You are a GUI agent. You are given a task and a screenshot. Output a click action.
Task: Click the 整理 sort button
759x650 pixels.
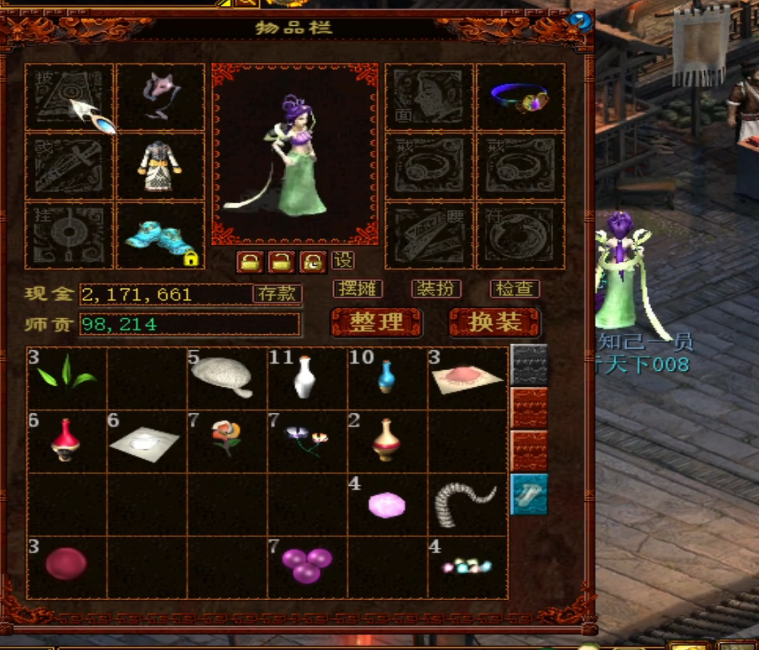tap(376, 322)
